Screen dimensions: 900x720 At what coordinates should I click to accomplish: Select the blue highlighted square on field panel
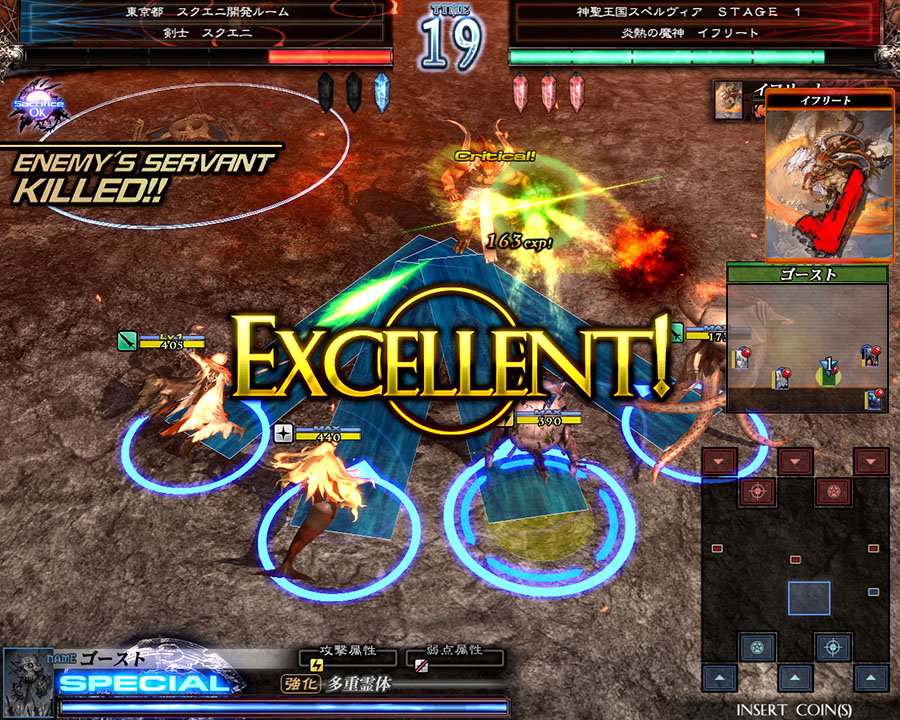point(808,598)
